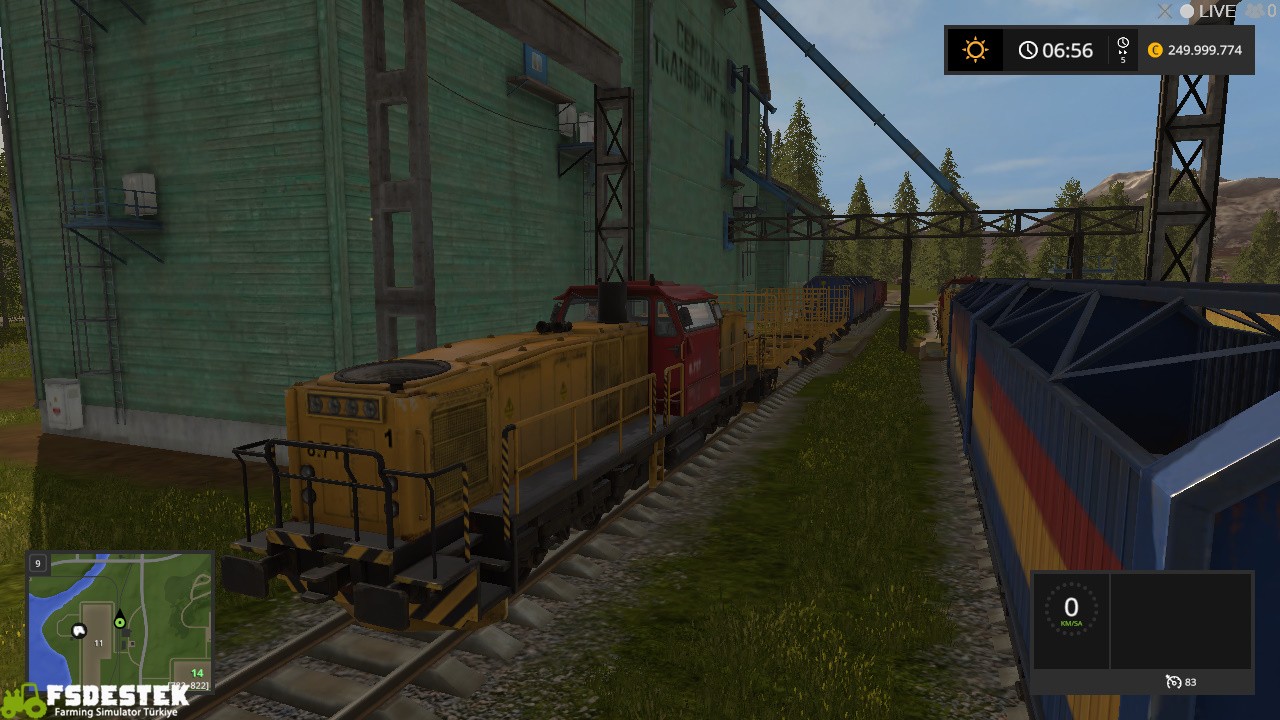Click the sunny weather icon
1280x720 pixels.
[975, 50]
